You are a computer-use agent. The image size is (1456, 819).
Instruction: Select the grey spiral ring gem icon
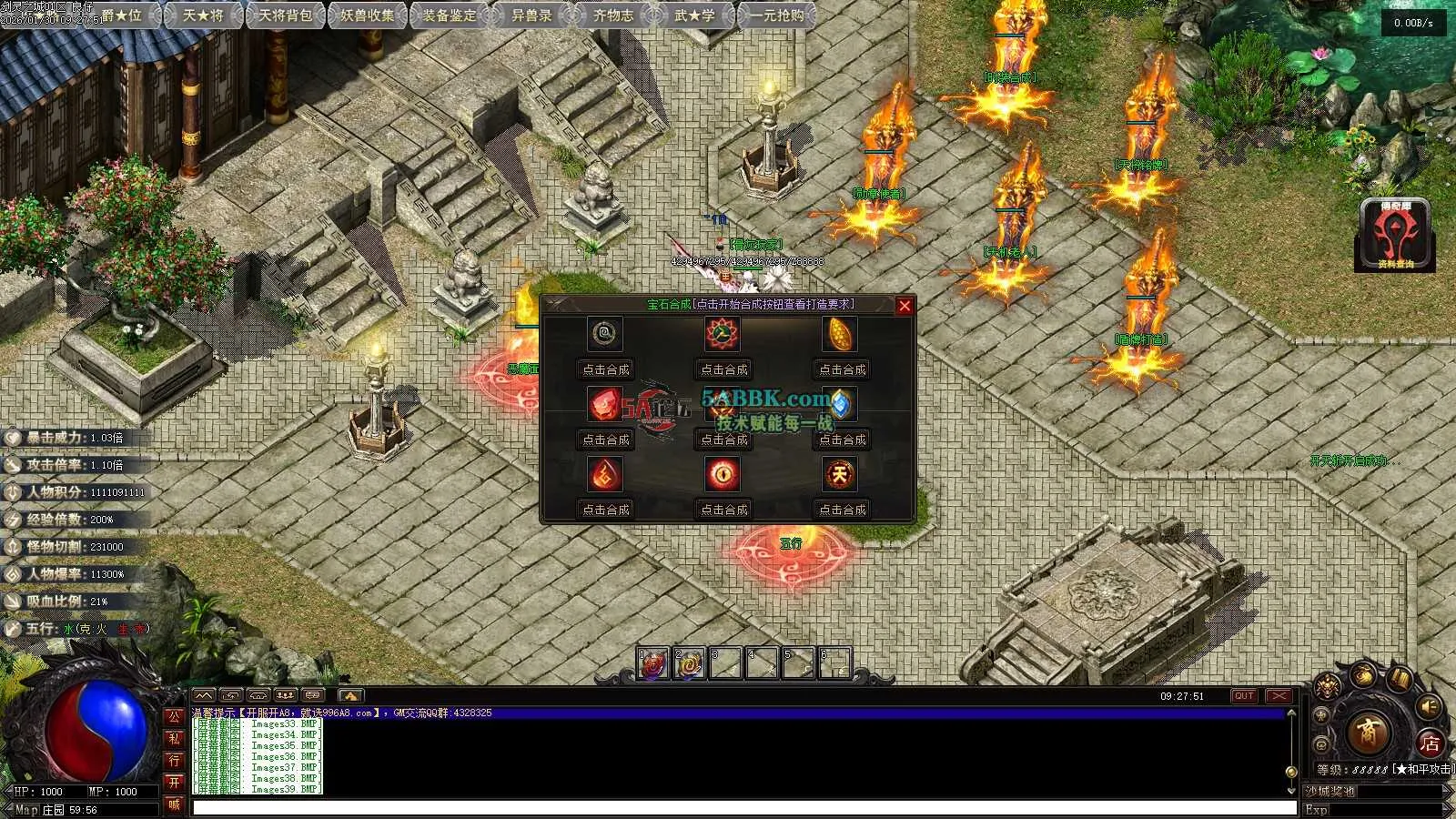point(604,334)
